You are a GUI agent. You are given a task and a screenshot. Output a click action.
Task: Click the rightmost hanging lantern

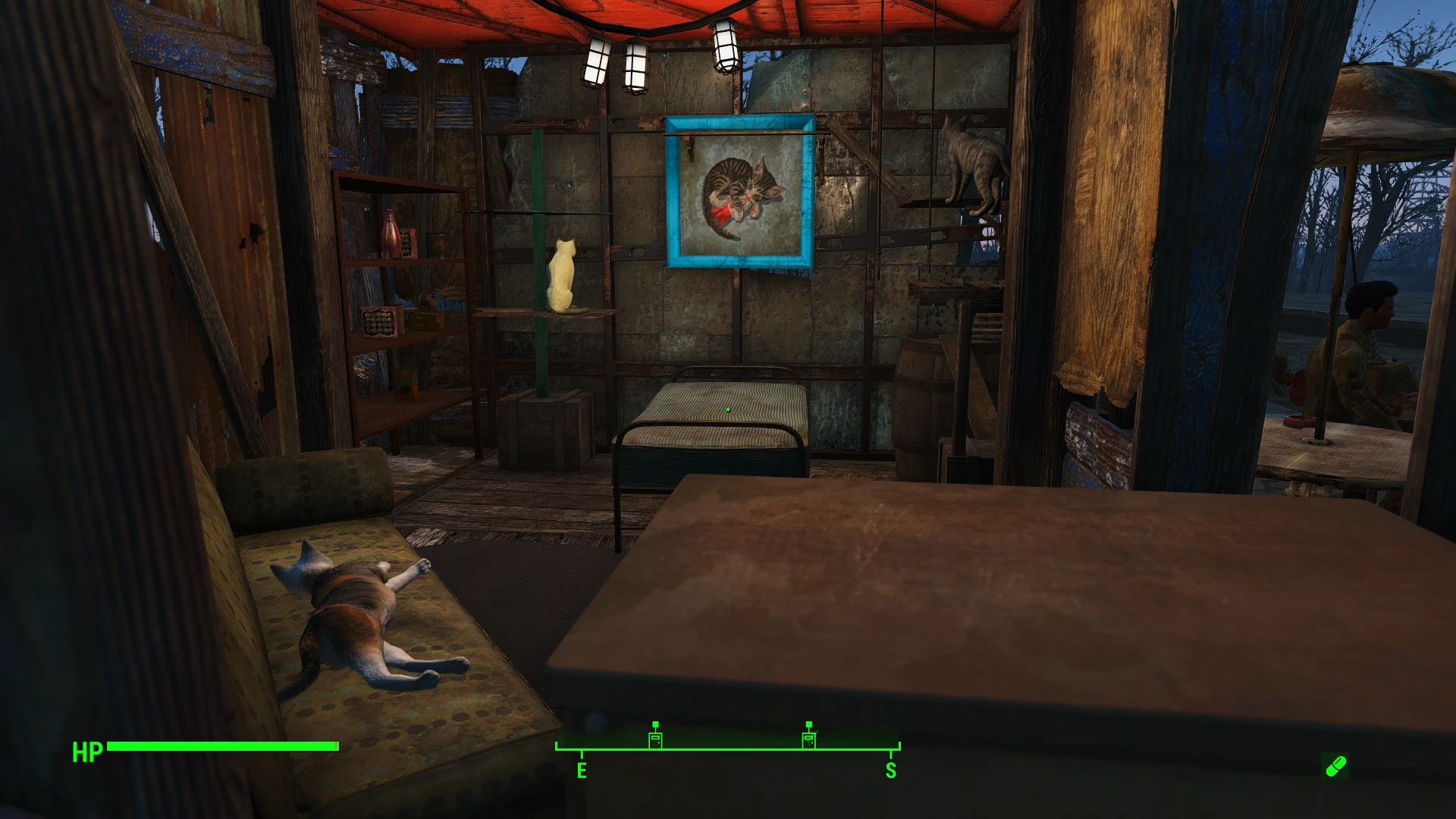point(726,47)
